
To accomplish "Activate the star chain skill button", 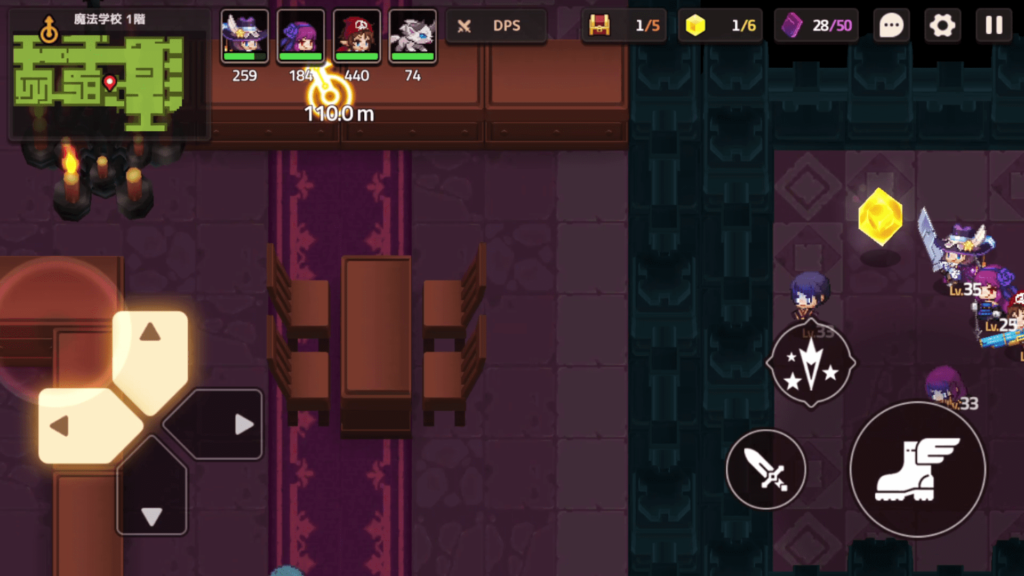I will pos(810,364).
